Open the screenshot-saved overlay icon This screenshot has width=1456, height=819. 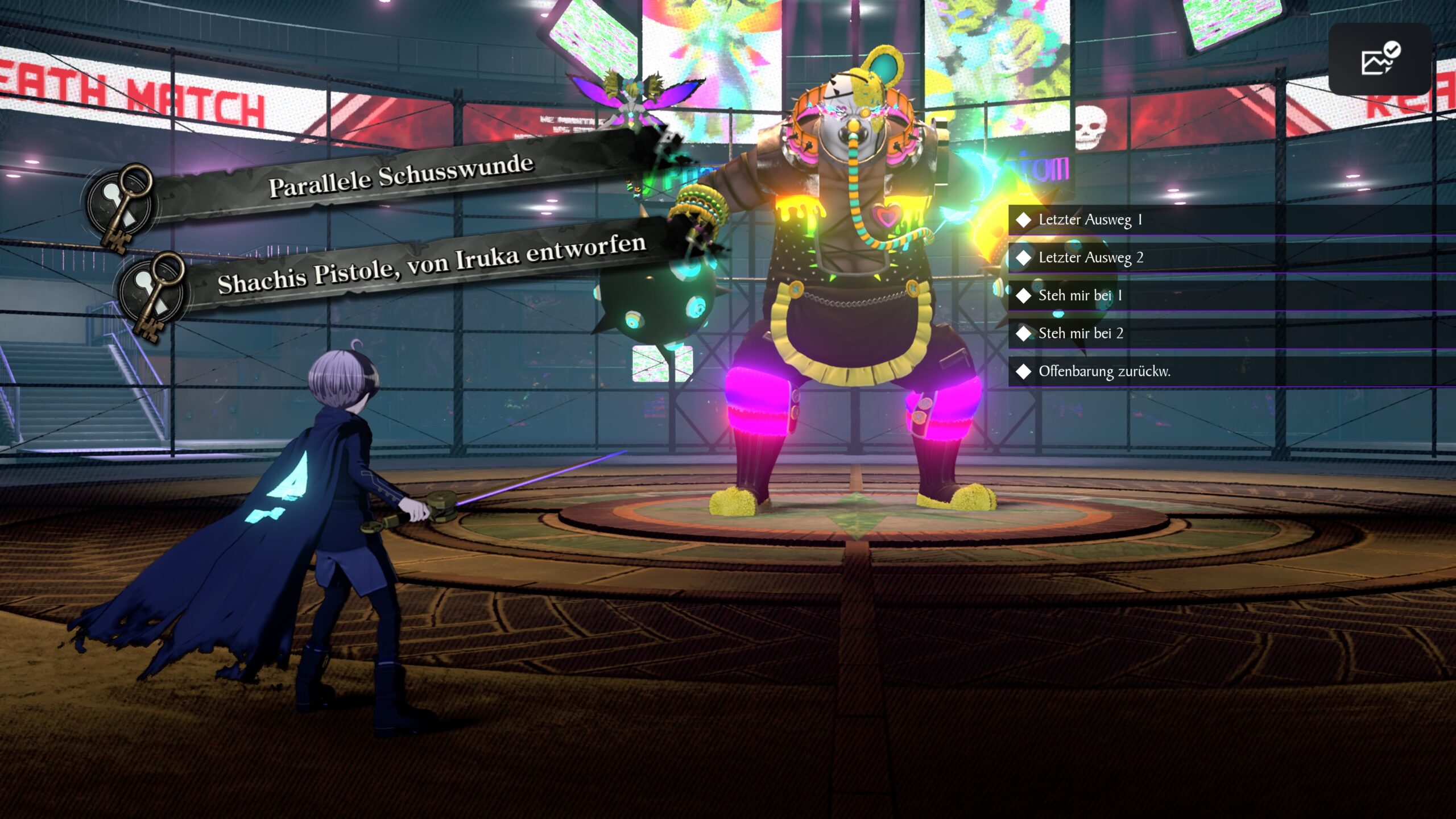1380,60
